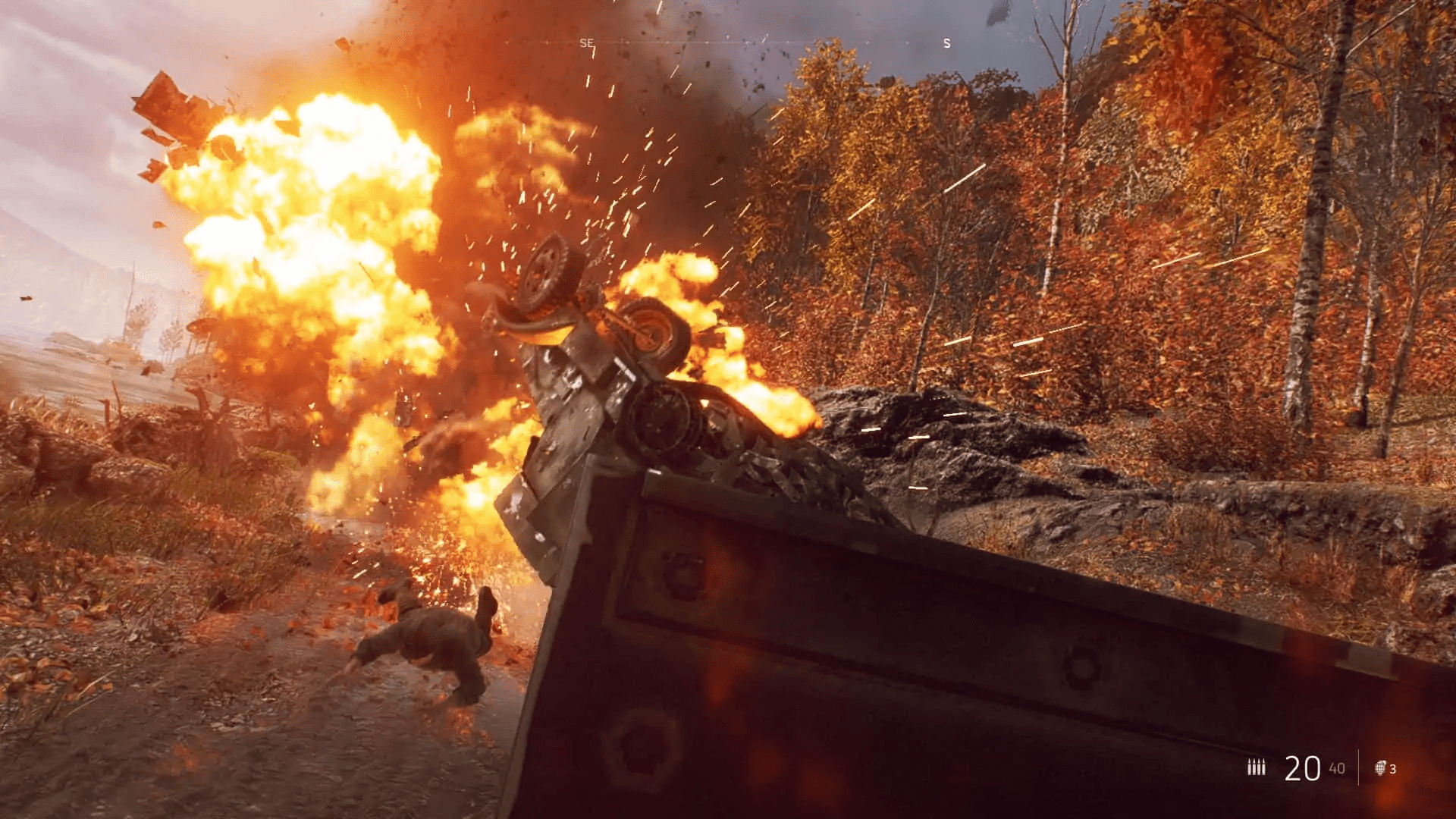Select the current ammo count reading 20
The height and width of the screenshot is (819, 1456).
coord(1302,767)
